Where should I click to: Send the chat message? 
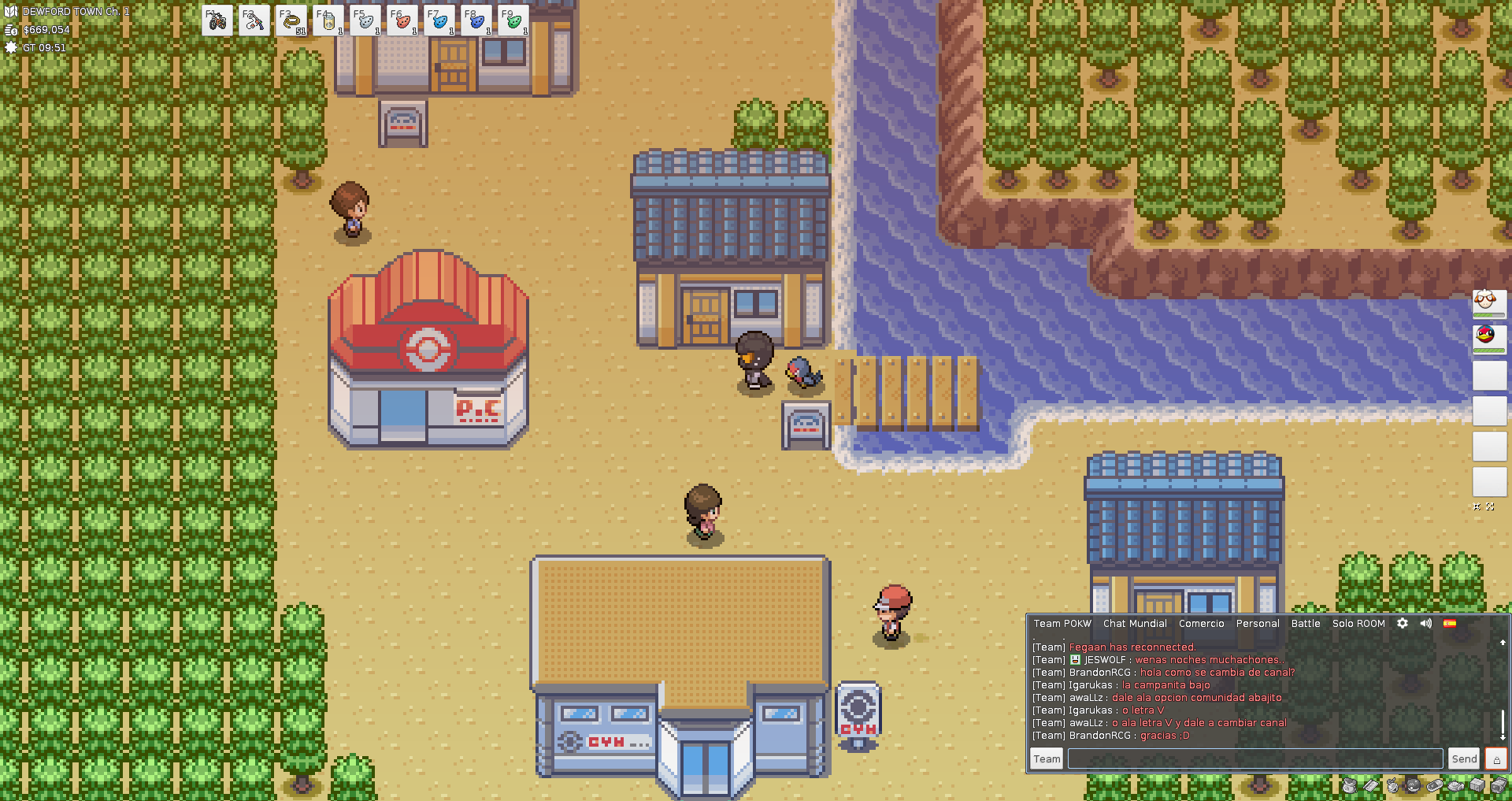[1464, 758]
